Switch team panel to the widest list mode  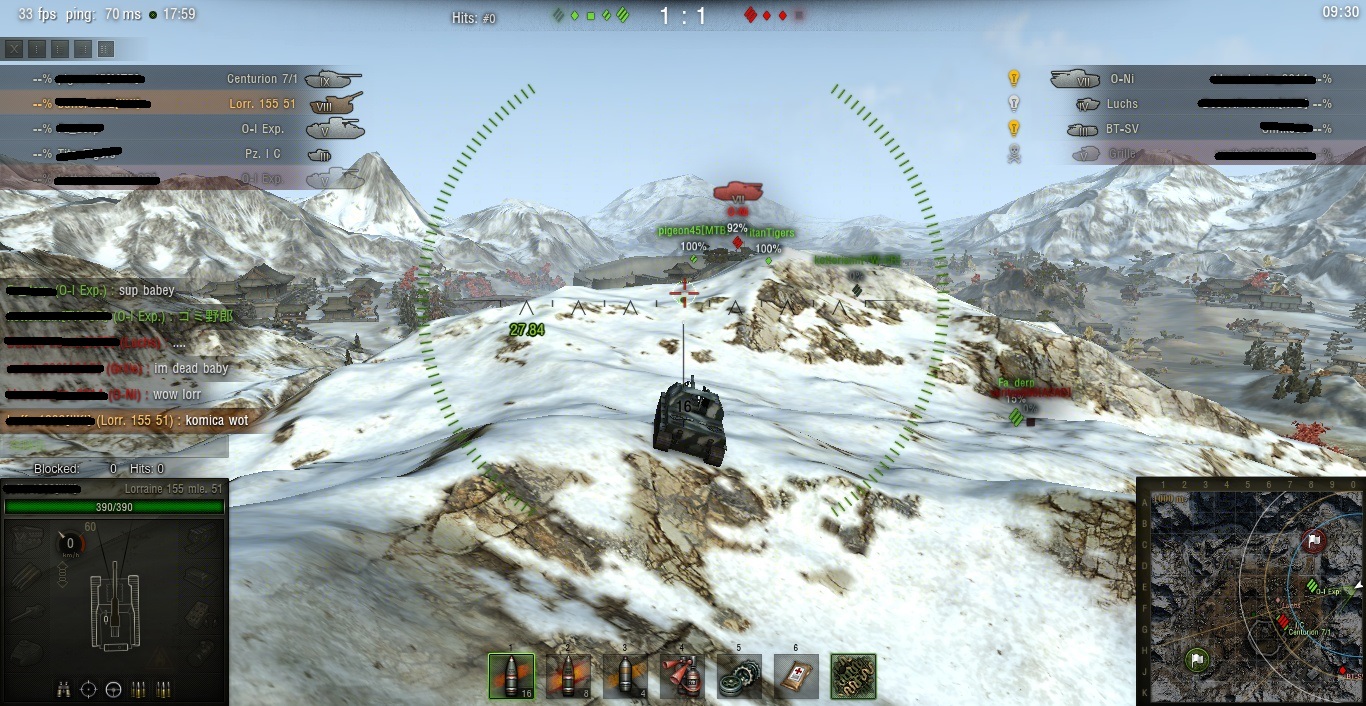tap(106, 48)
